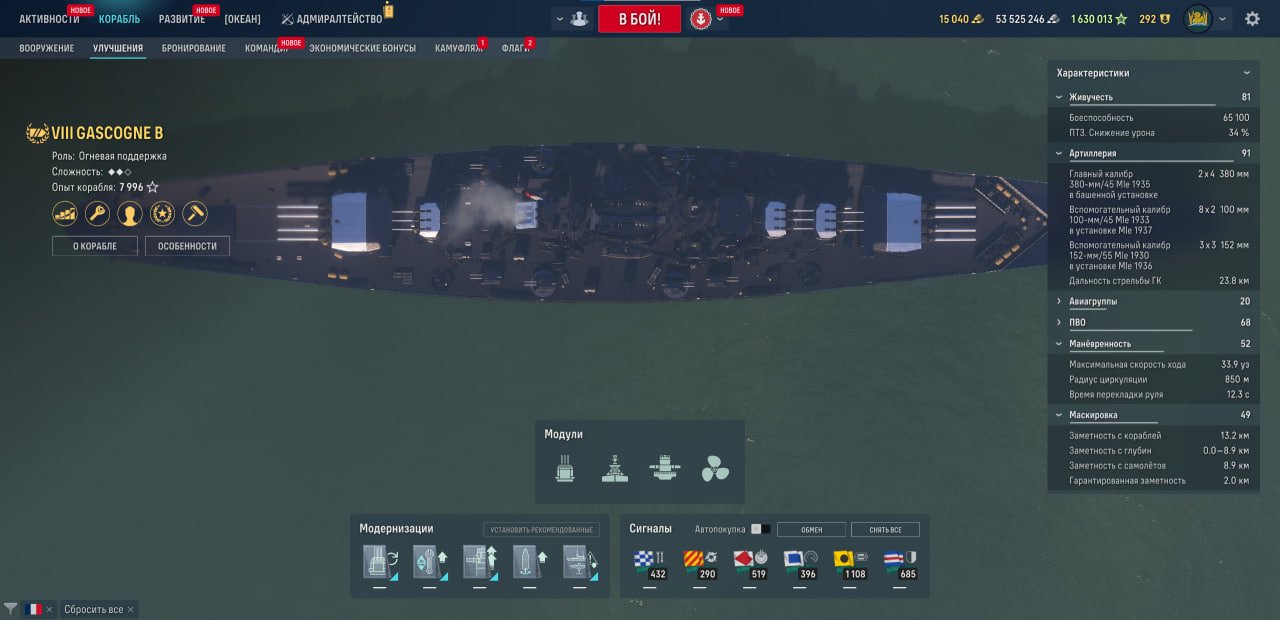Switch to the Бронирование tab
The width and height of the screenshot is (1280, 620).
pos(193,48)
